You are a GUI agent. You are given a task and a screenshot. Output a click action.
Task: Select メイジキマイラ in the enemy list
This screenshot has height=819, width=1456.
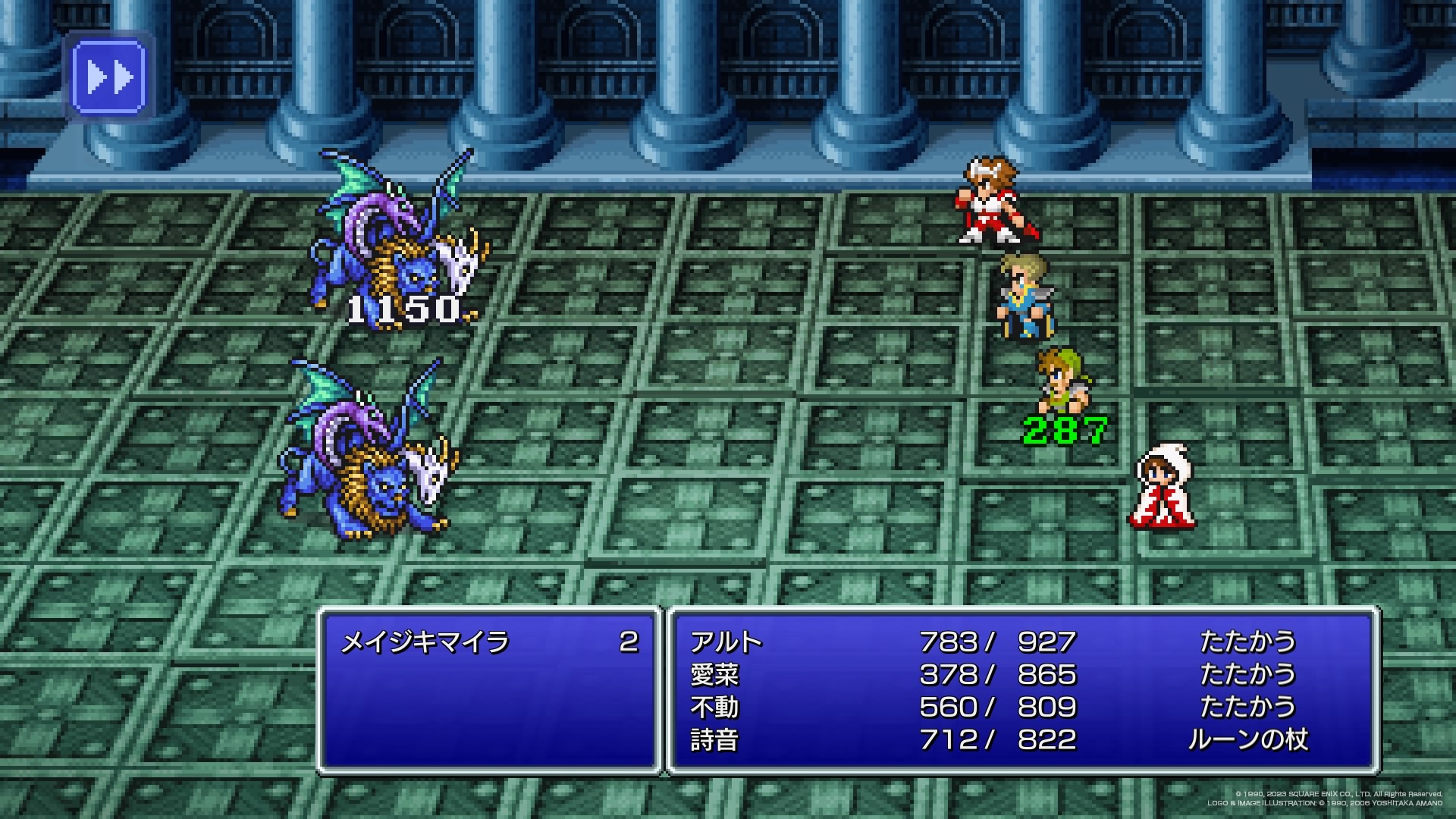point(425,643)
